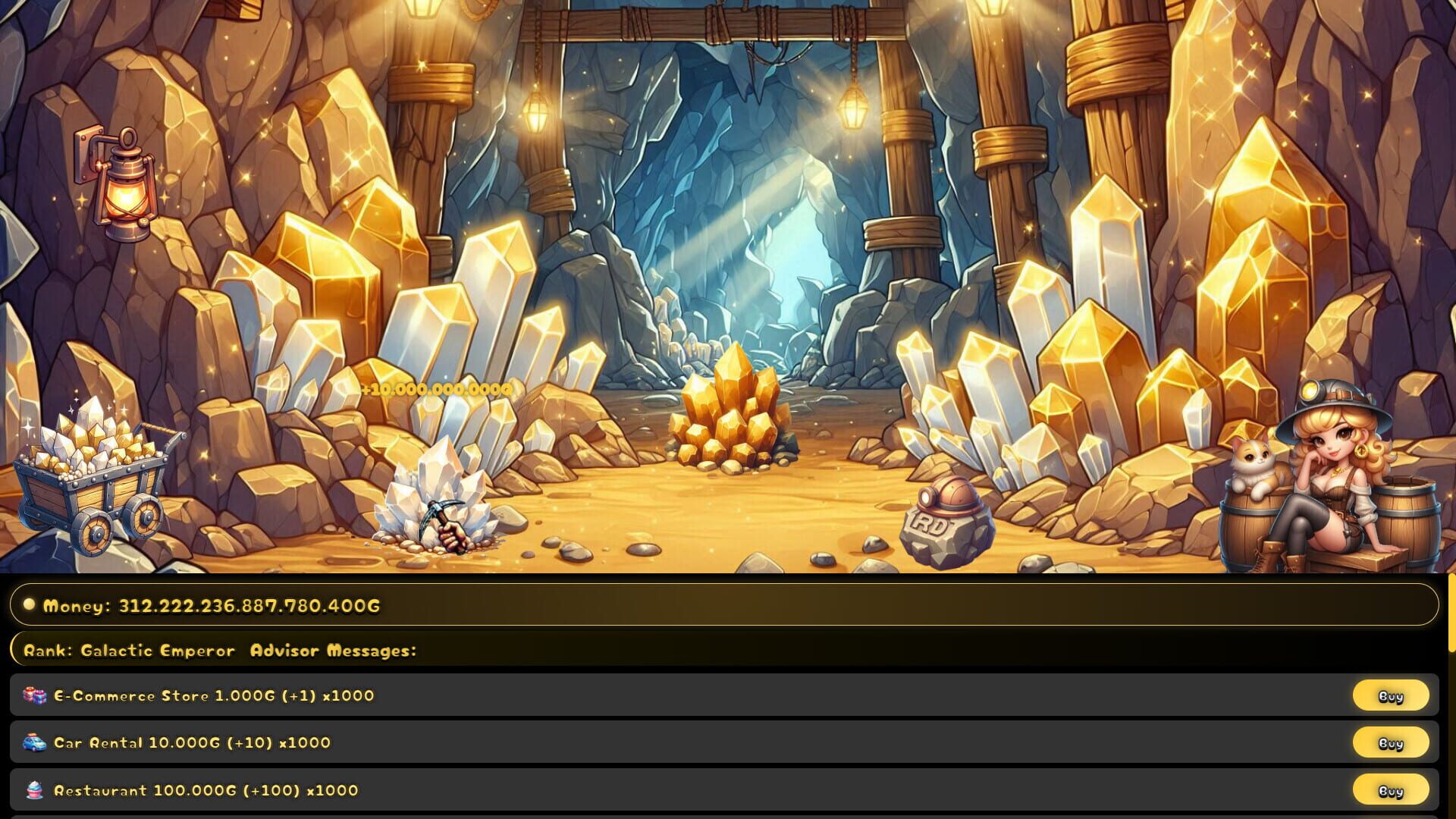Click the yellow money indicator dot

click(x=28, y=605)
